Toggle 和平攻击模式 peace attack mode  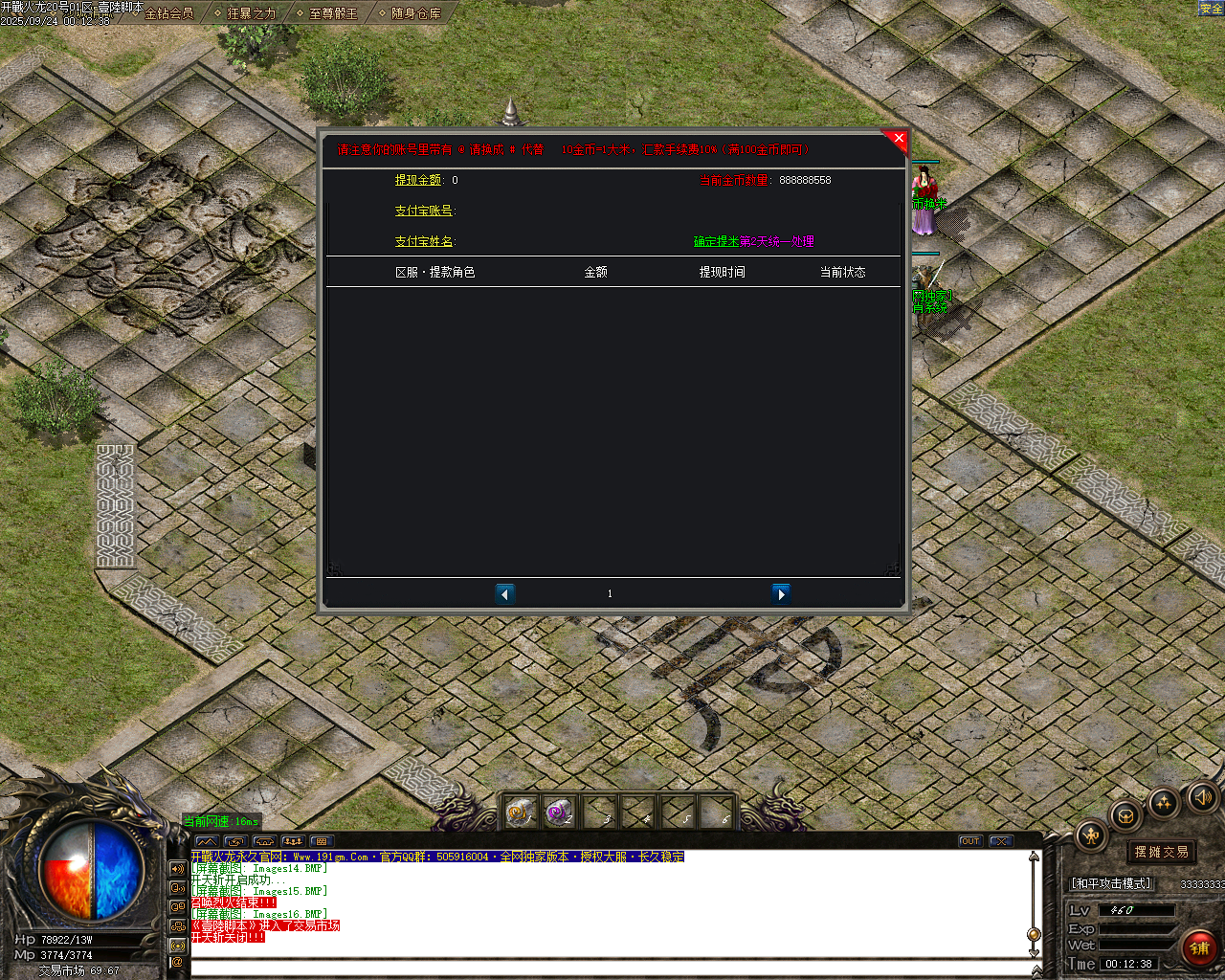(x=1110, y=883)
